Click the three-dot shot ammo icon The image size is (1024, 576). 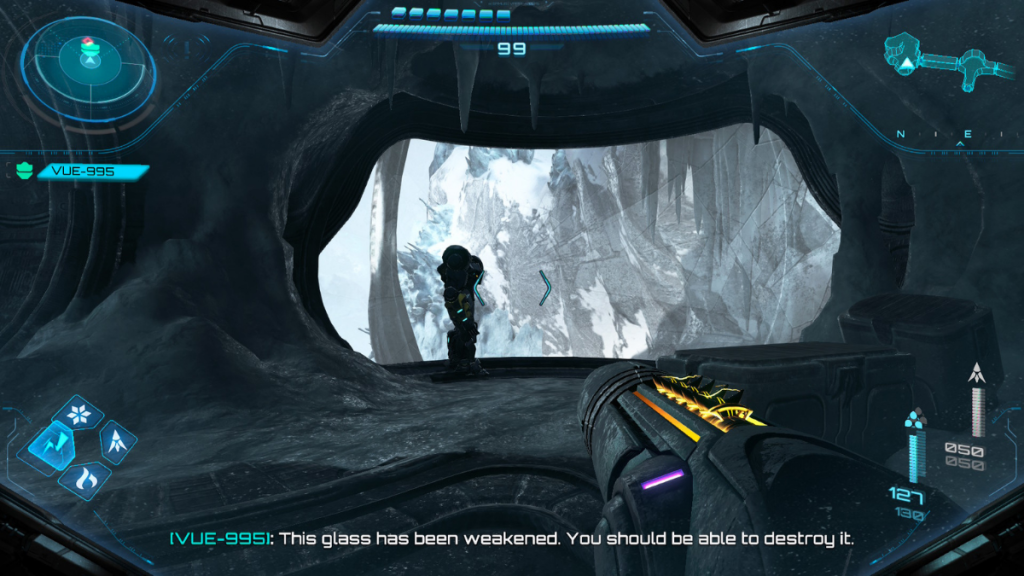coord(912,418)
